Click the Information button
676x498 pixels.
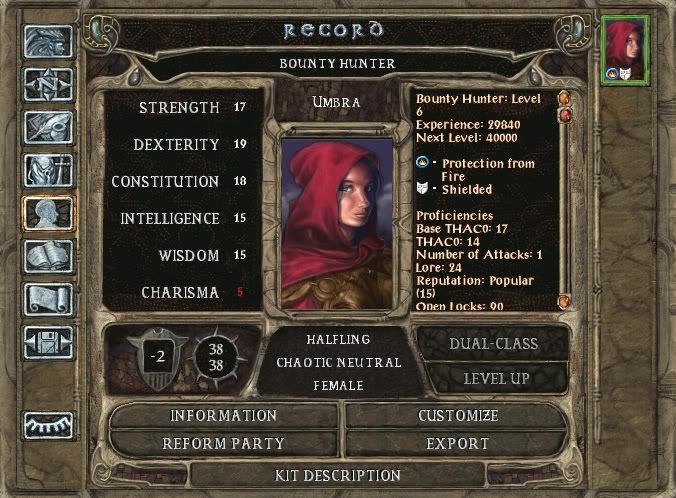(223, 416)
